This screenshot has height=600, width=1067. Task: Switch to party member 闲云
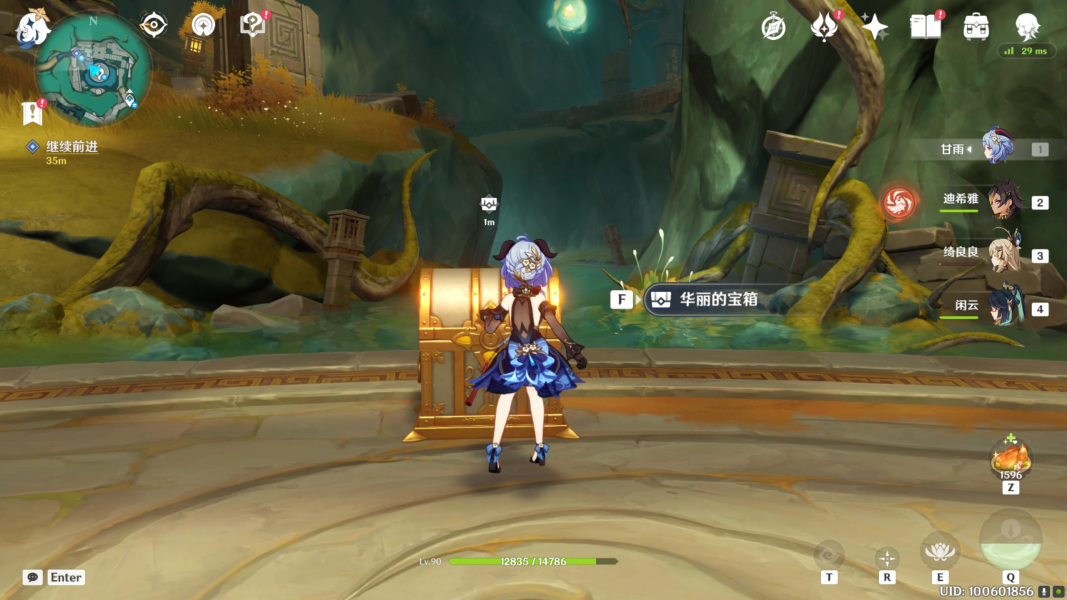click(x=1002, y=308)
